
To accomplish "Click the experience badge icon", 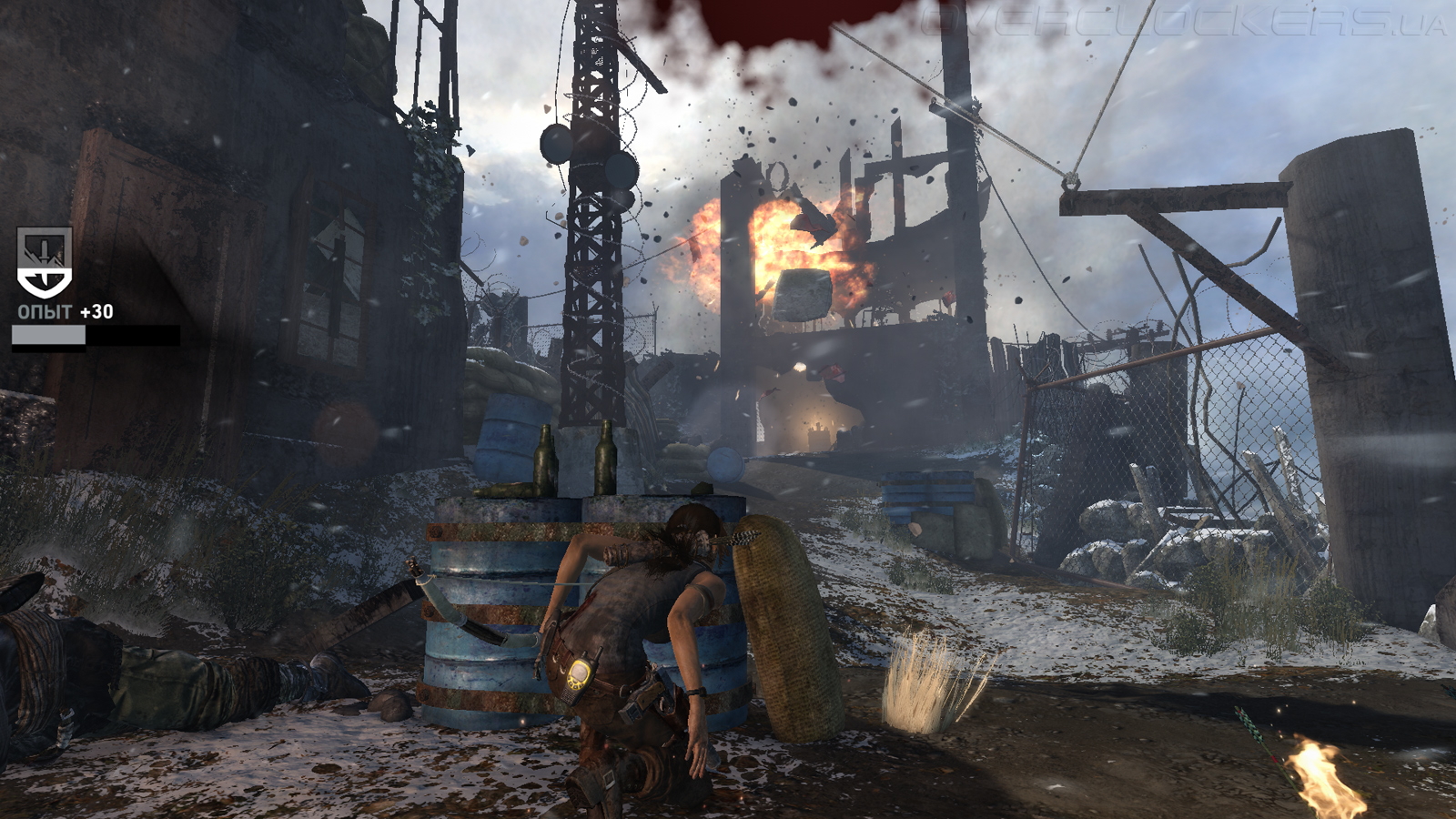I will pyautogui.click(x=44, y=263).
